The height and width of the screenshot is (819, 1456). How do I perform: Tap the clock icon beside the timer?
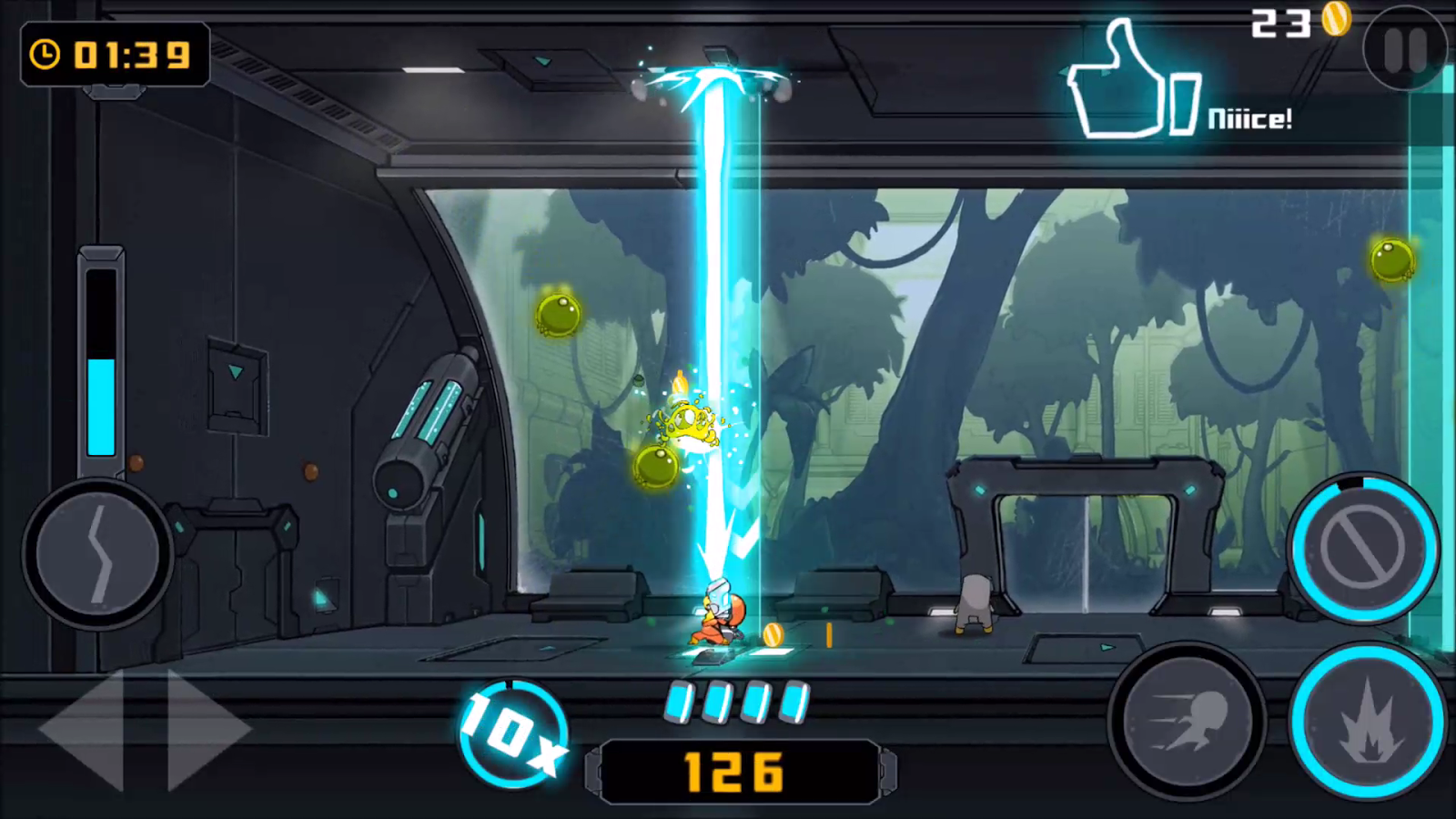tap(47, 55)
